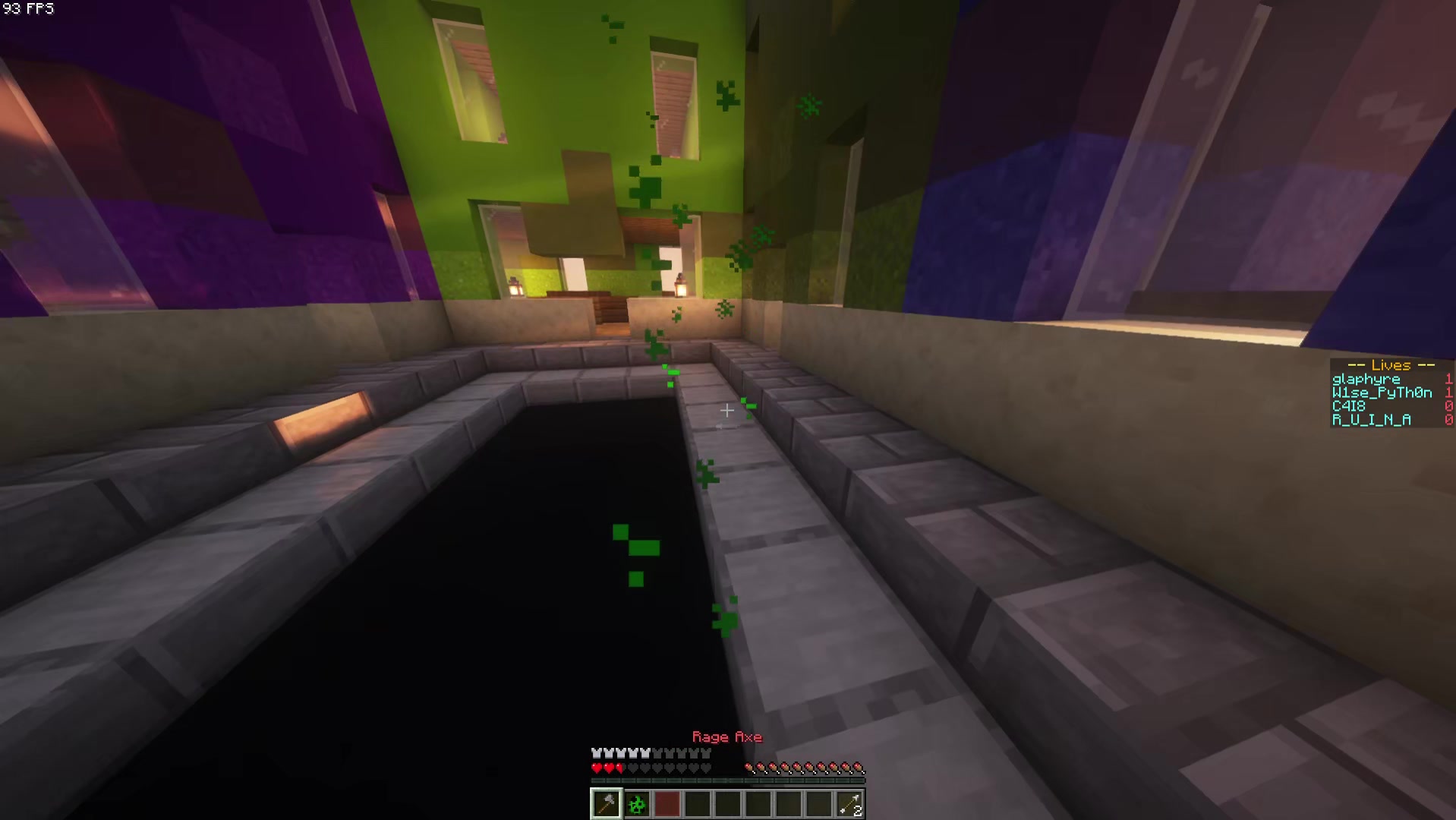Image resolution: width=1456 pixels, height=820 pixels.
Task: Click the crosshair at screen center
Action: (727, 411)
